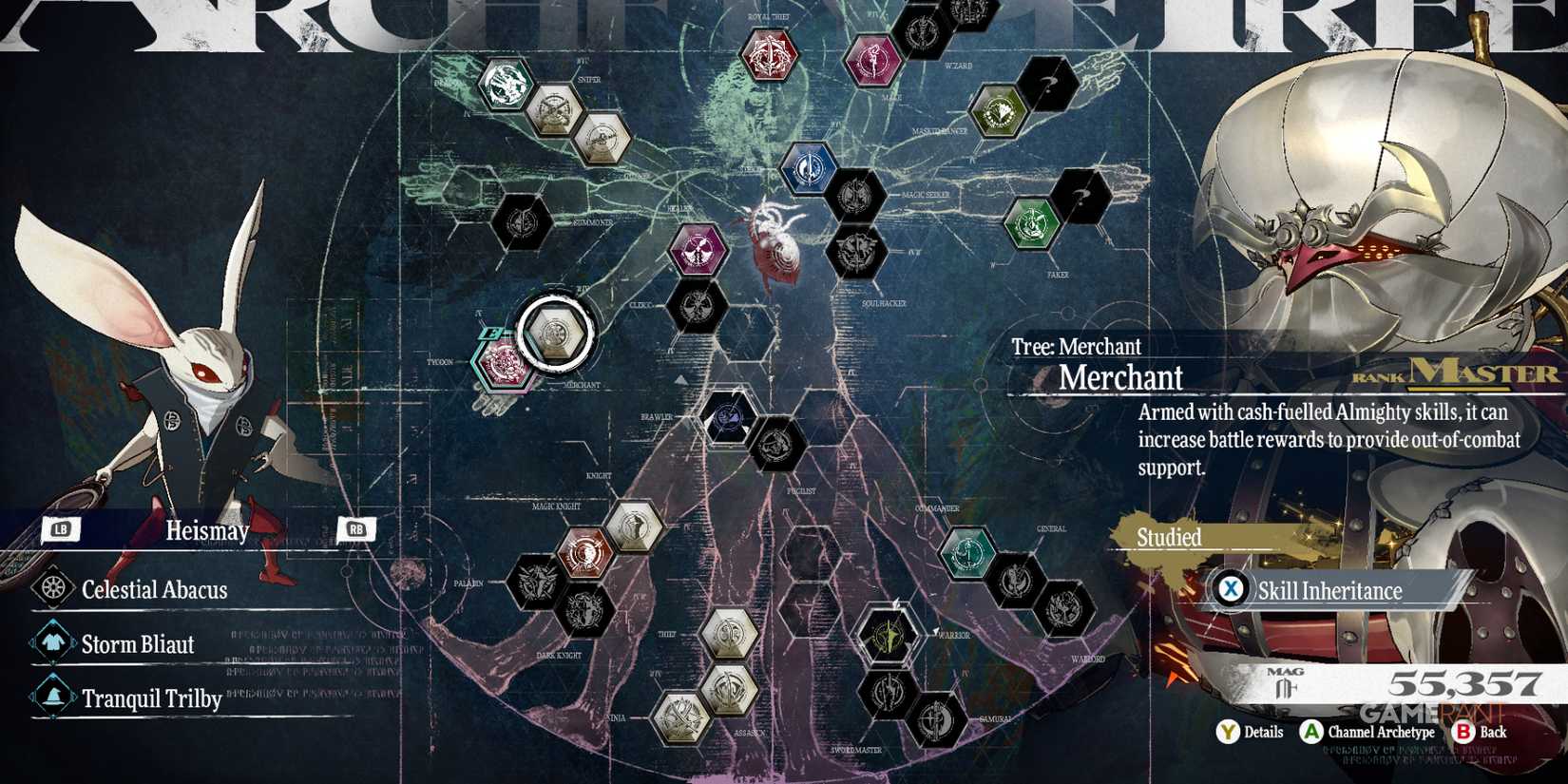Select the Tycoon archetype node

pos(502,364)
